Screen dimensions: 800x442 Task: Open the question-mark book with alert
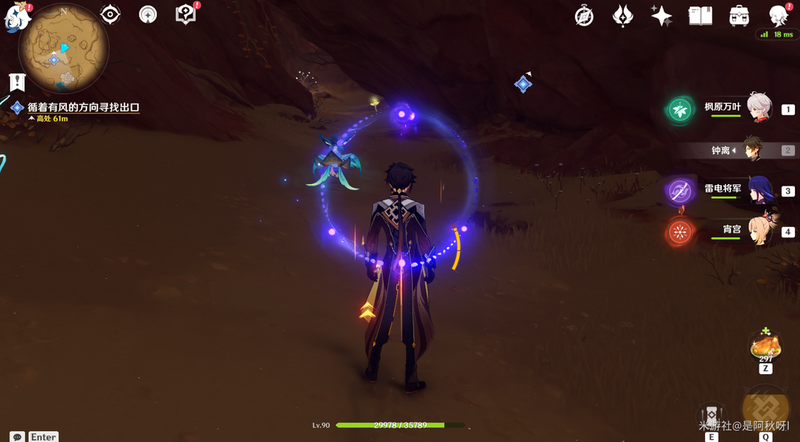(x=185, y=14)
